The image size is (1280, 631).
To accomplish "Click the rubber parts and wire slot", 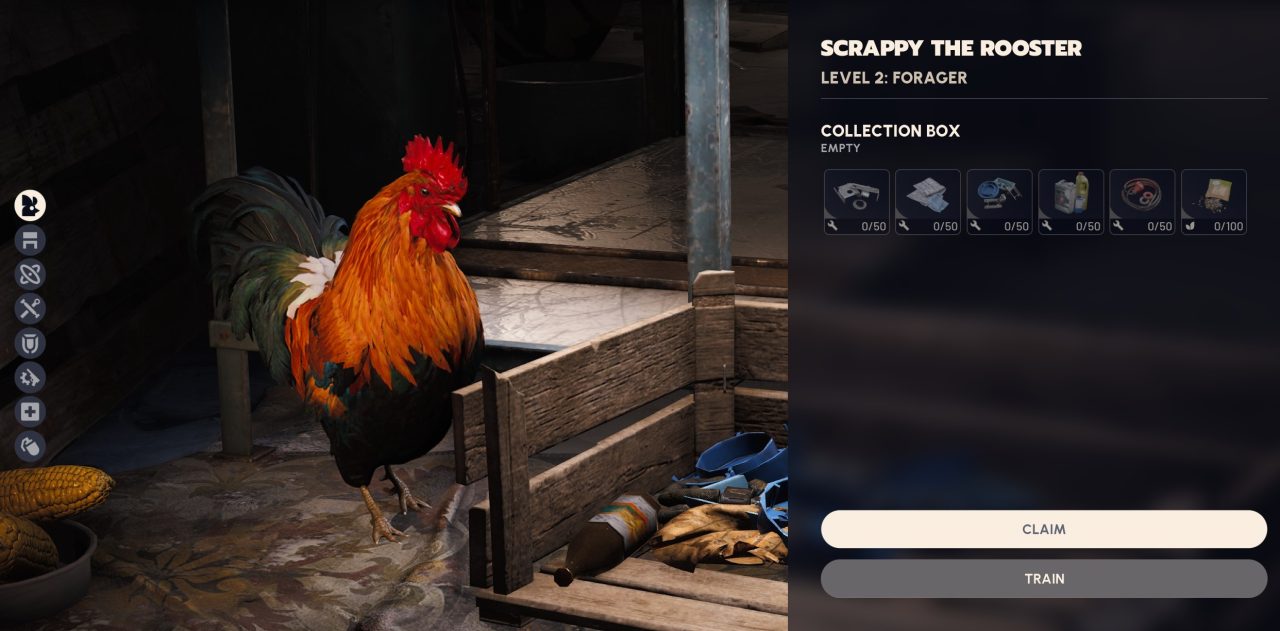I will click(1142, 202).
